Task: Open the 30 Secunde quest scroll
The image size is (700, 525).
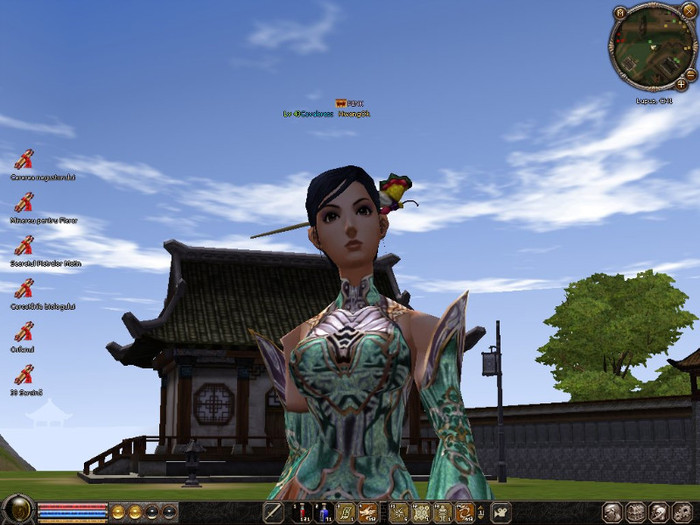Action: [x=24, y=375]
